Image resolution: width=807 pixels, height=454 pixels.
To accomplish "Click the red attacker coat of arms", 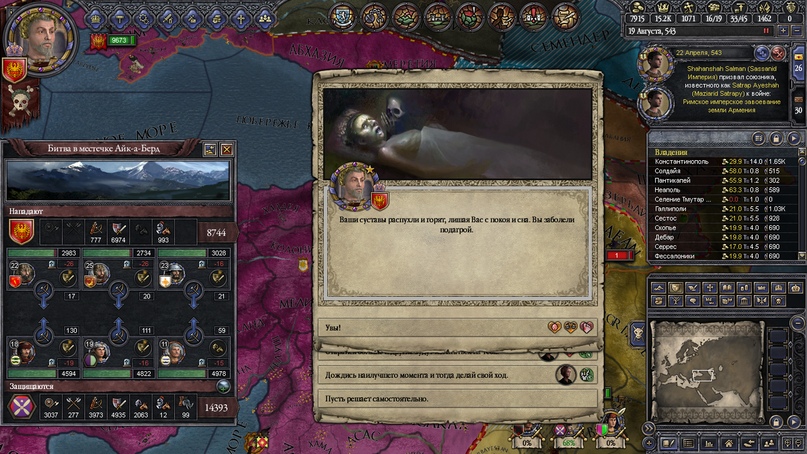I will tap(21, 230).
